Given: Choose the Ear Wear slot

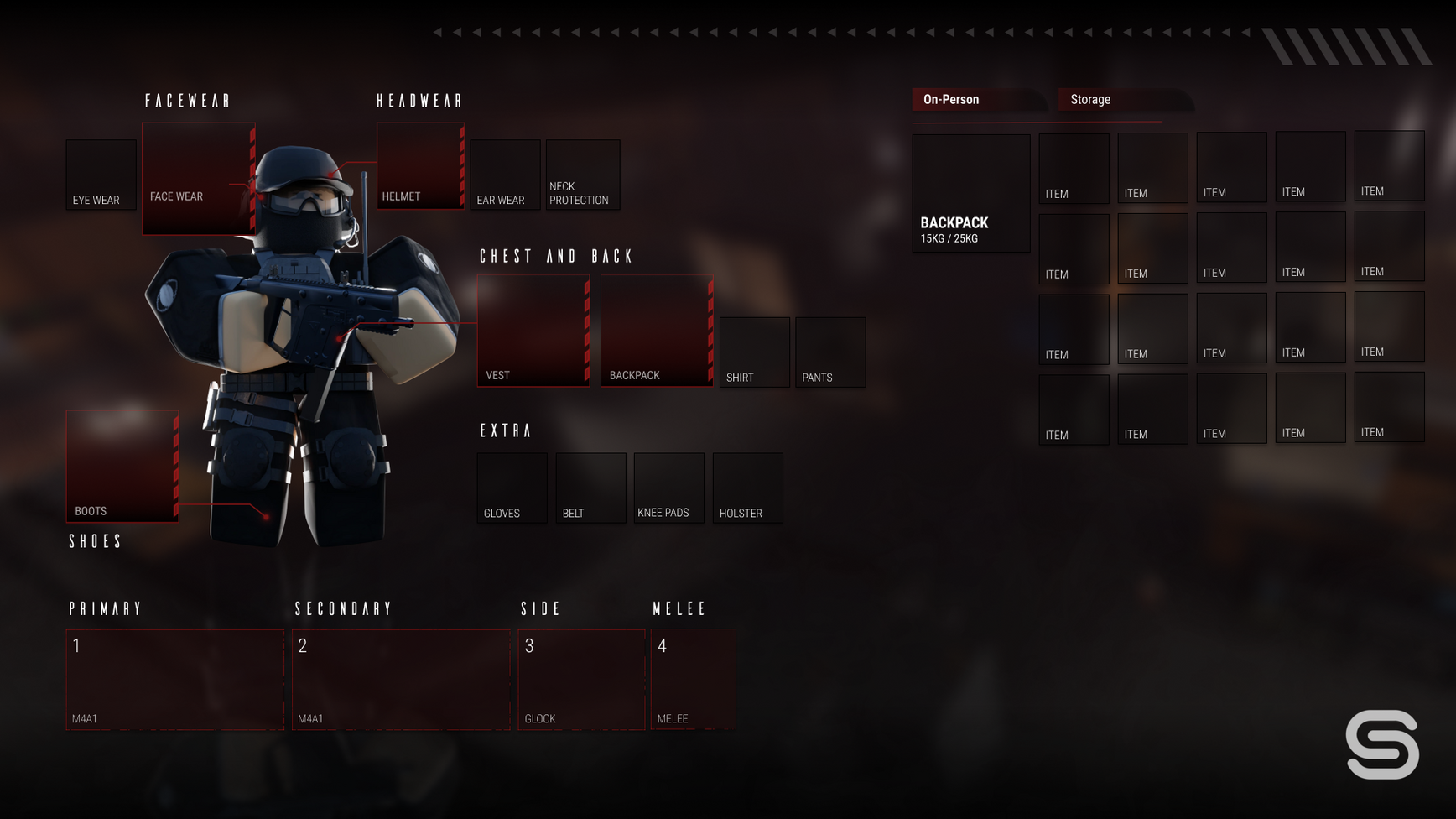Looking at the screenshot, I should click(x=505, y=175).
